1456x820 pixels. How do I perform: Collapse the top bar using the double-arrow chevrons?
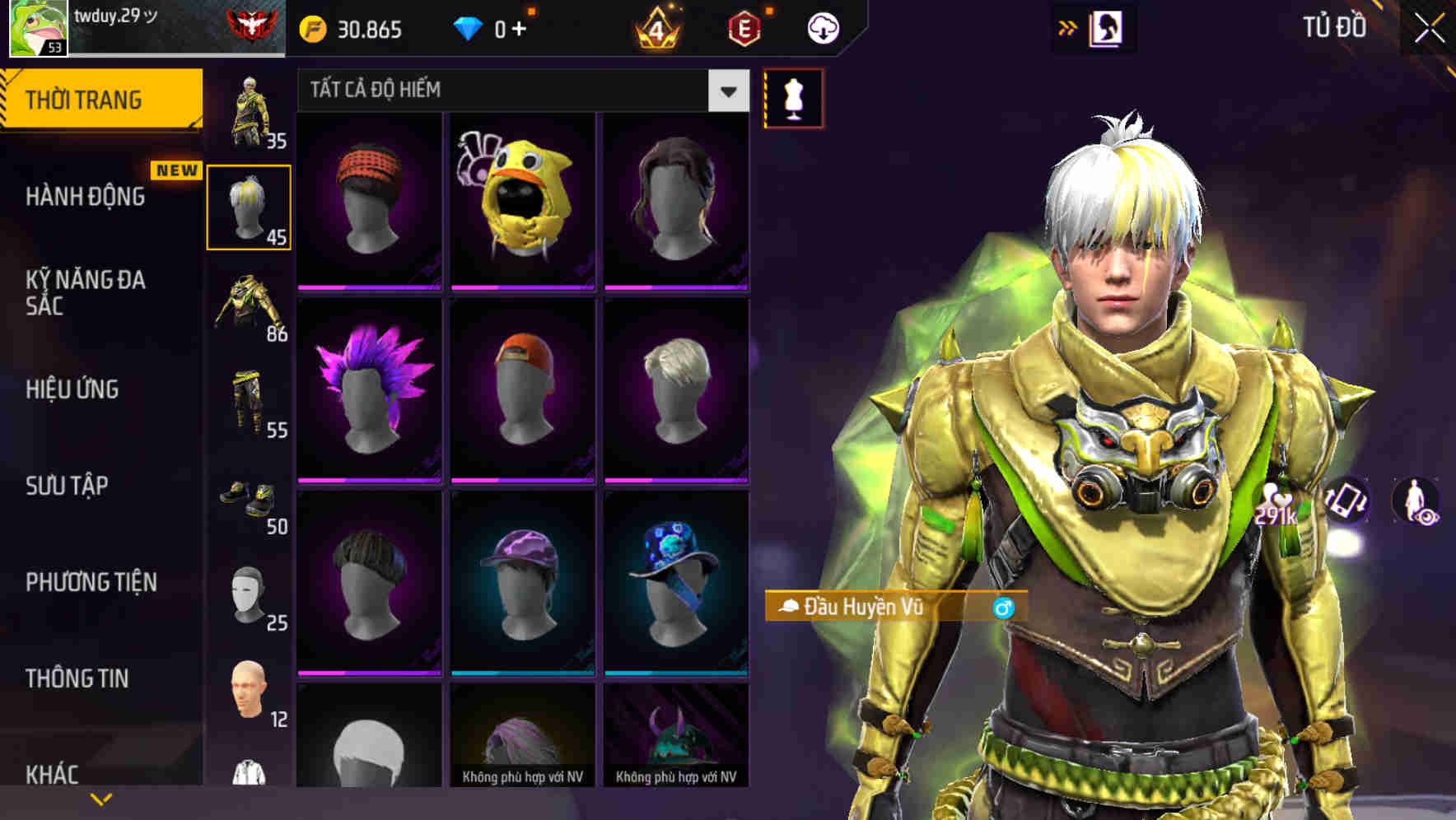tap(1068, 26)
